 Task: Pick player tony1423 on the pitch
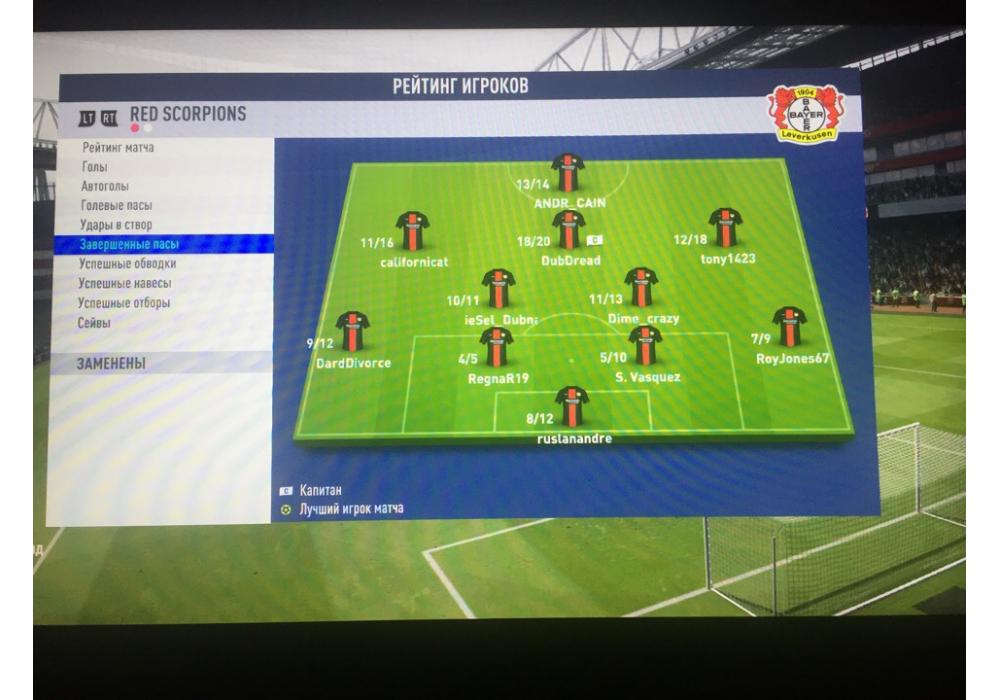click(x=724, y=227)
